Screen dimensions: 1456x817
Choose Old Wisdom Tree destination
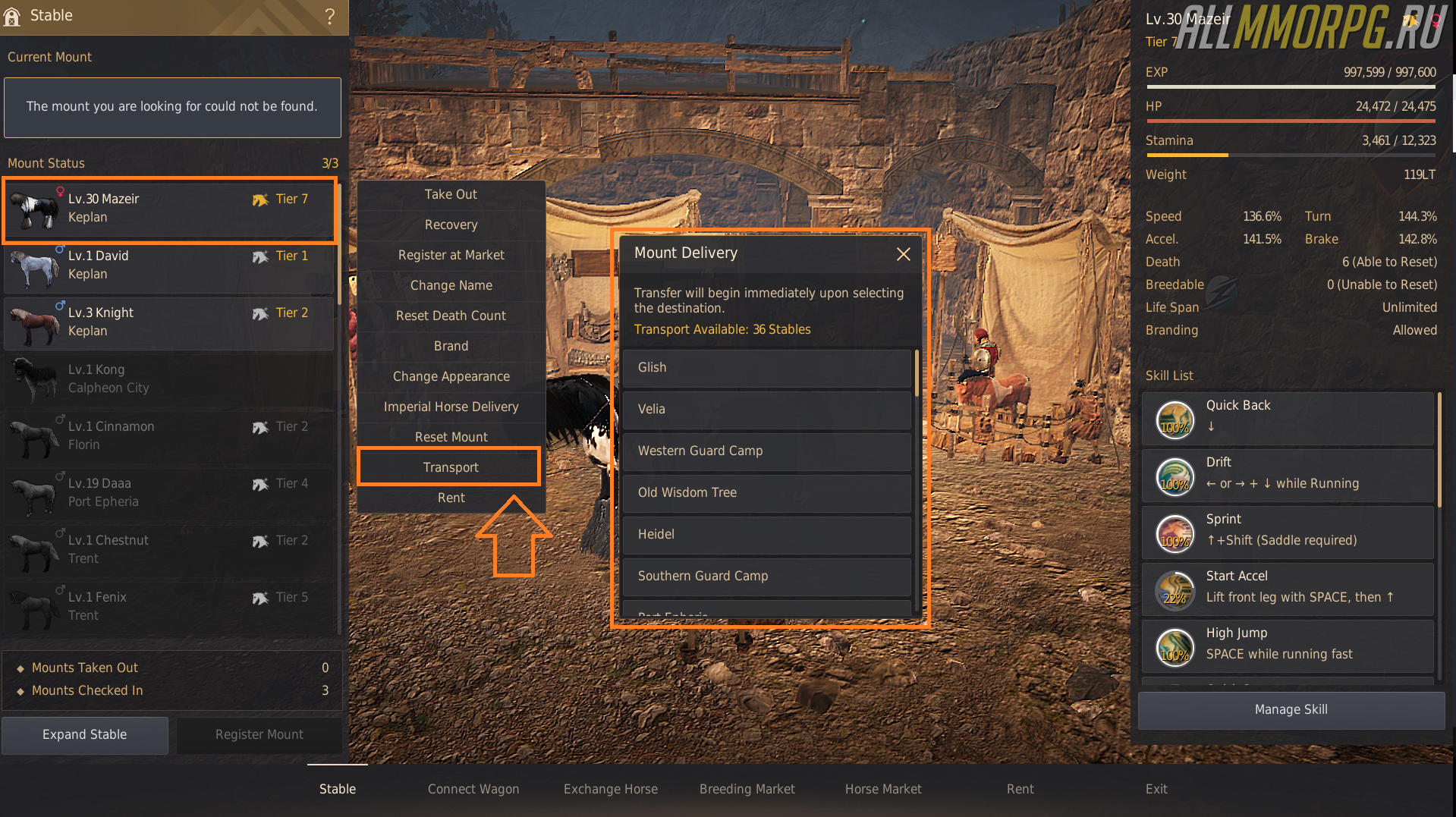766,493
